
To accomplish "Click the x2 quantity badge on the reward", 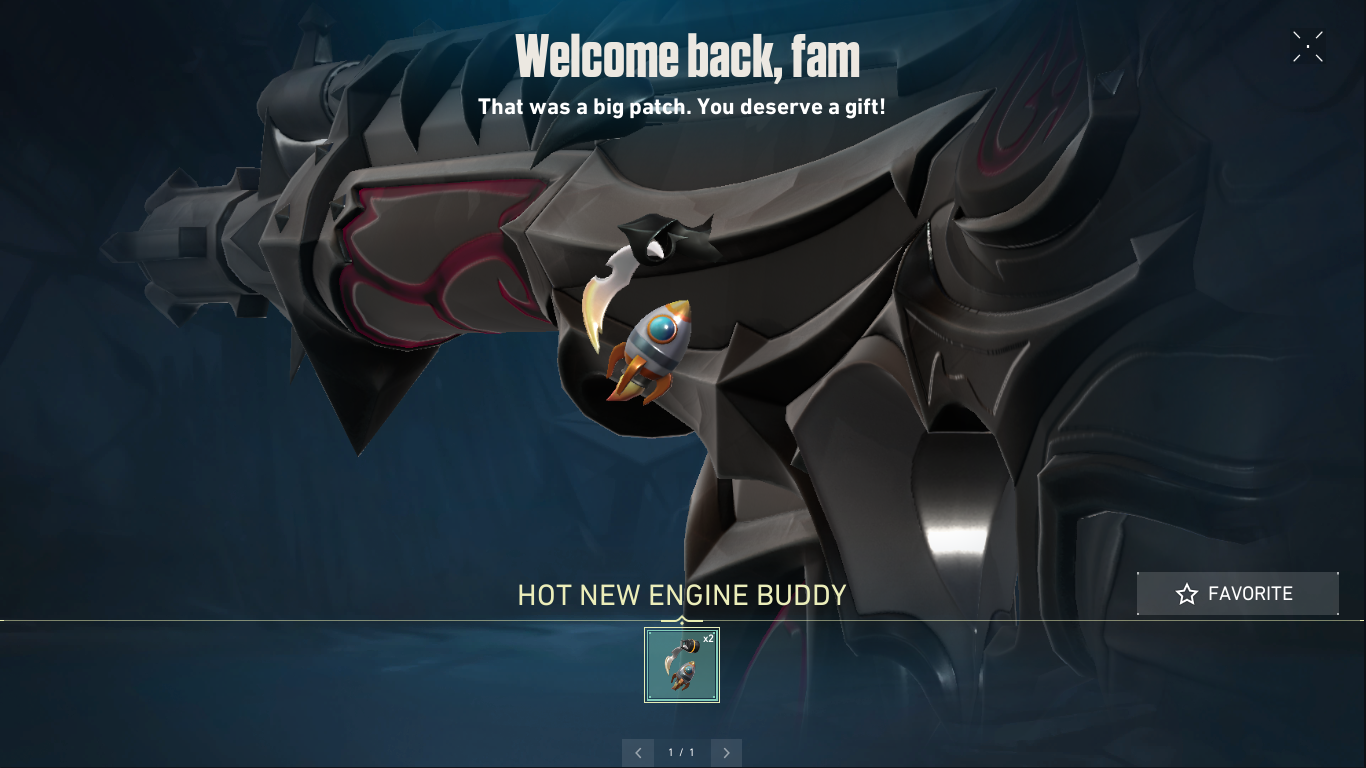I will (x=711, y=637).
